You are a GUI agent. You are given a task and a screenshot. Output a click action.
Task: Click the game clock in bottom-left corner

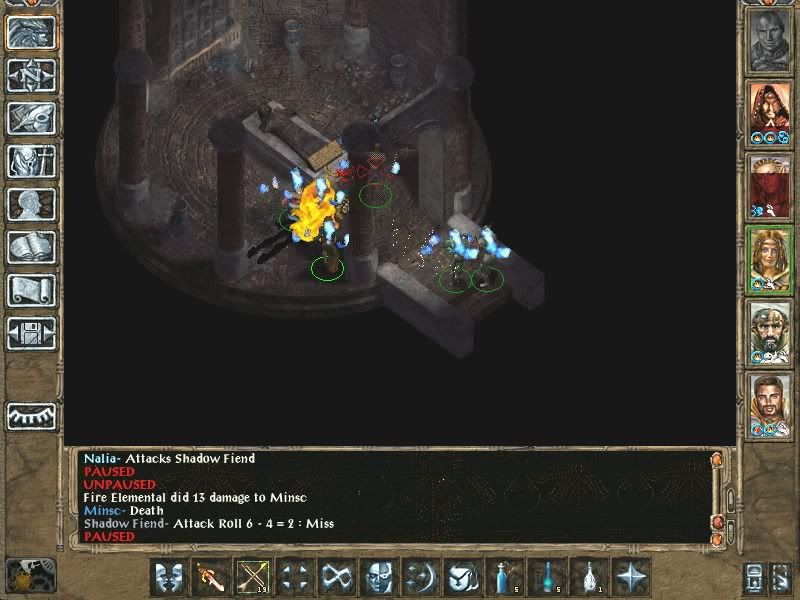pos(28,573)
